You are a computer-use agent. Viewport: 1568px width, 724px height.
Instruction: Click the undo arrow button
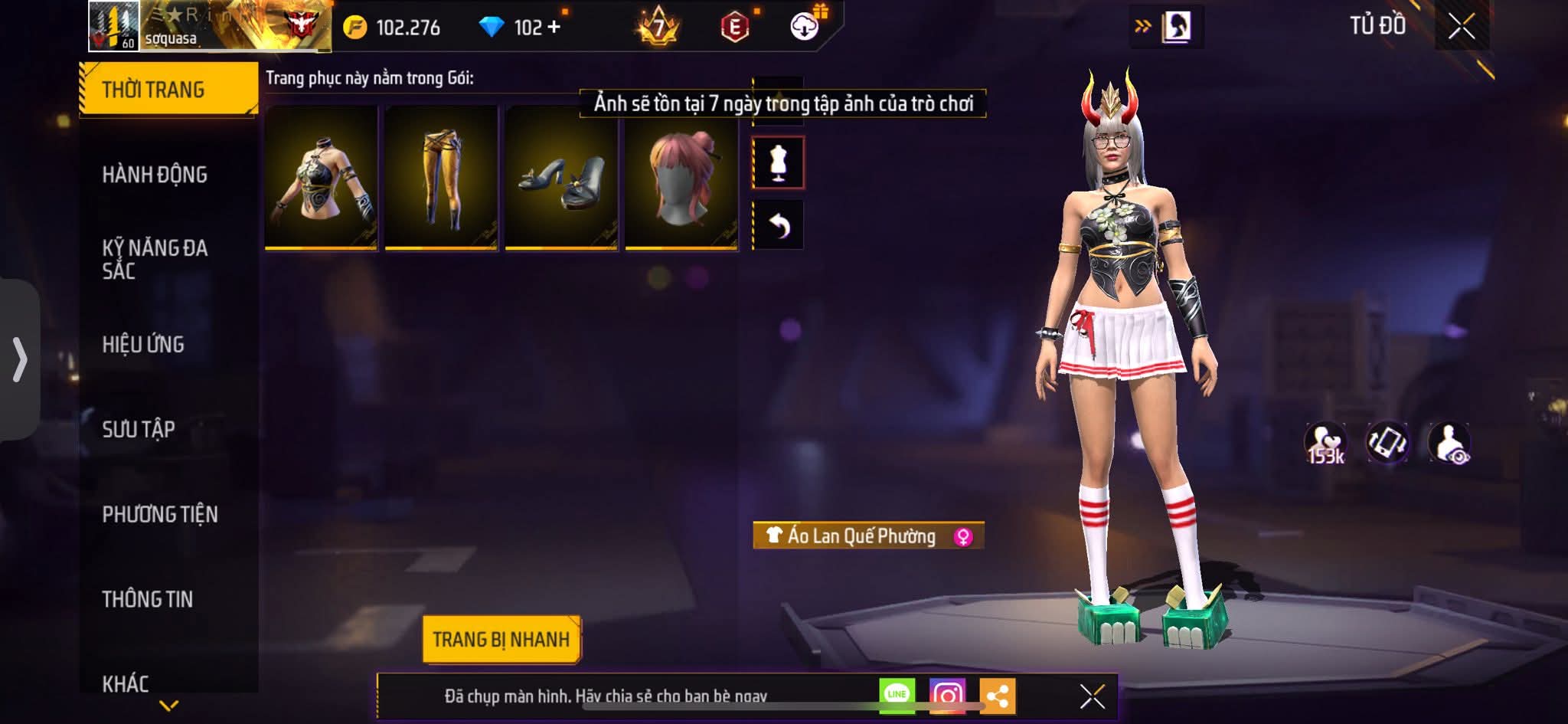779,225
